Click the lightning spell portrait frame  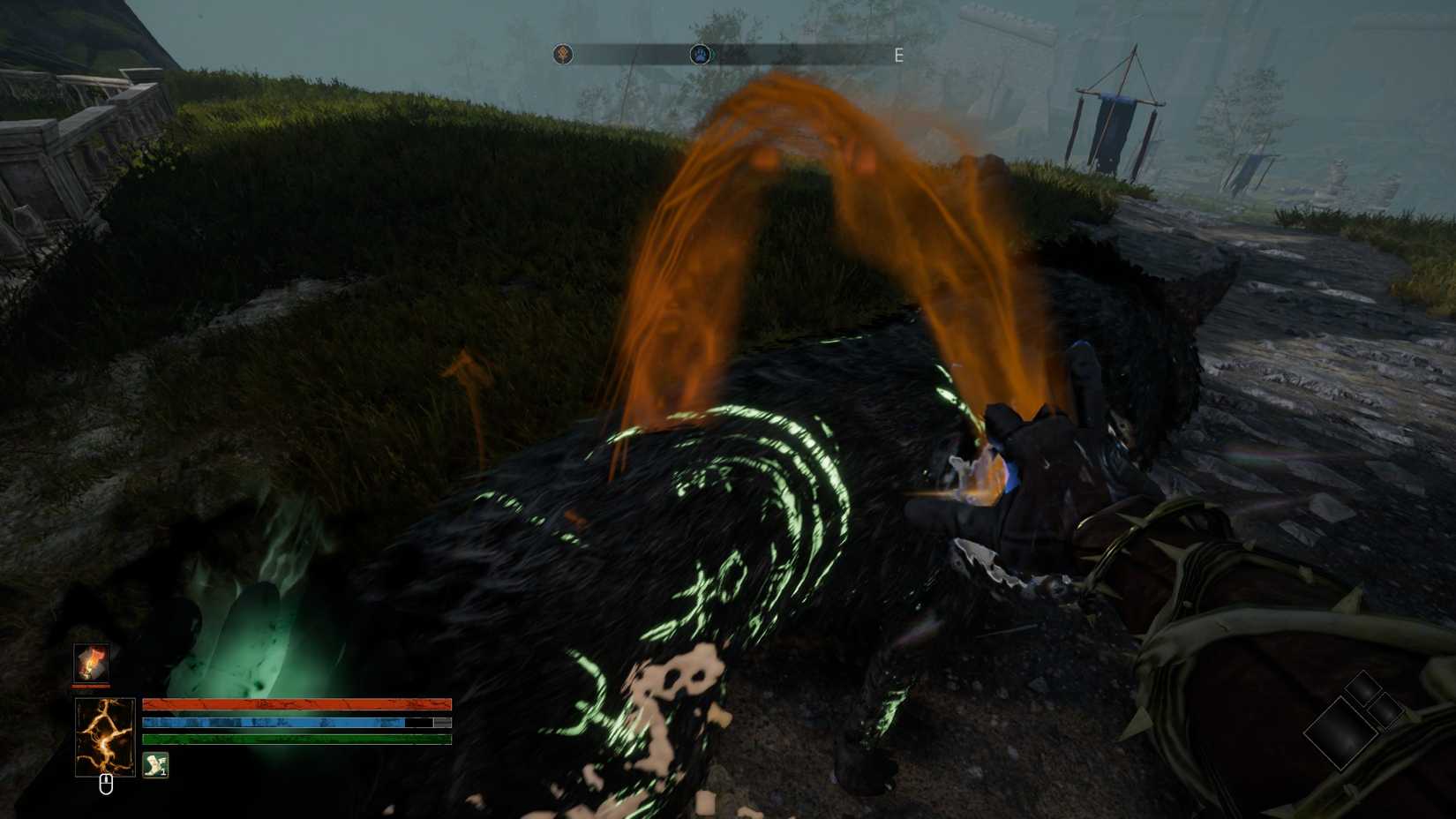(x=105, y=735)
